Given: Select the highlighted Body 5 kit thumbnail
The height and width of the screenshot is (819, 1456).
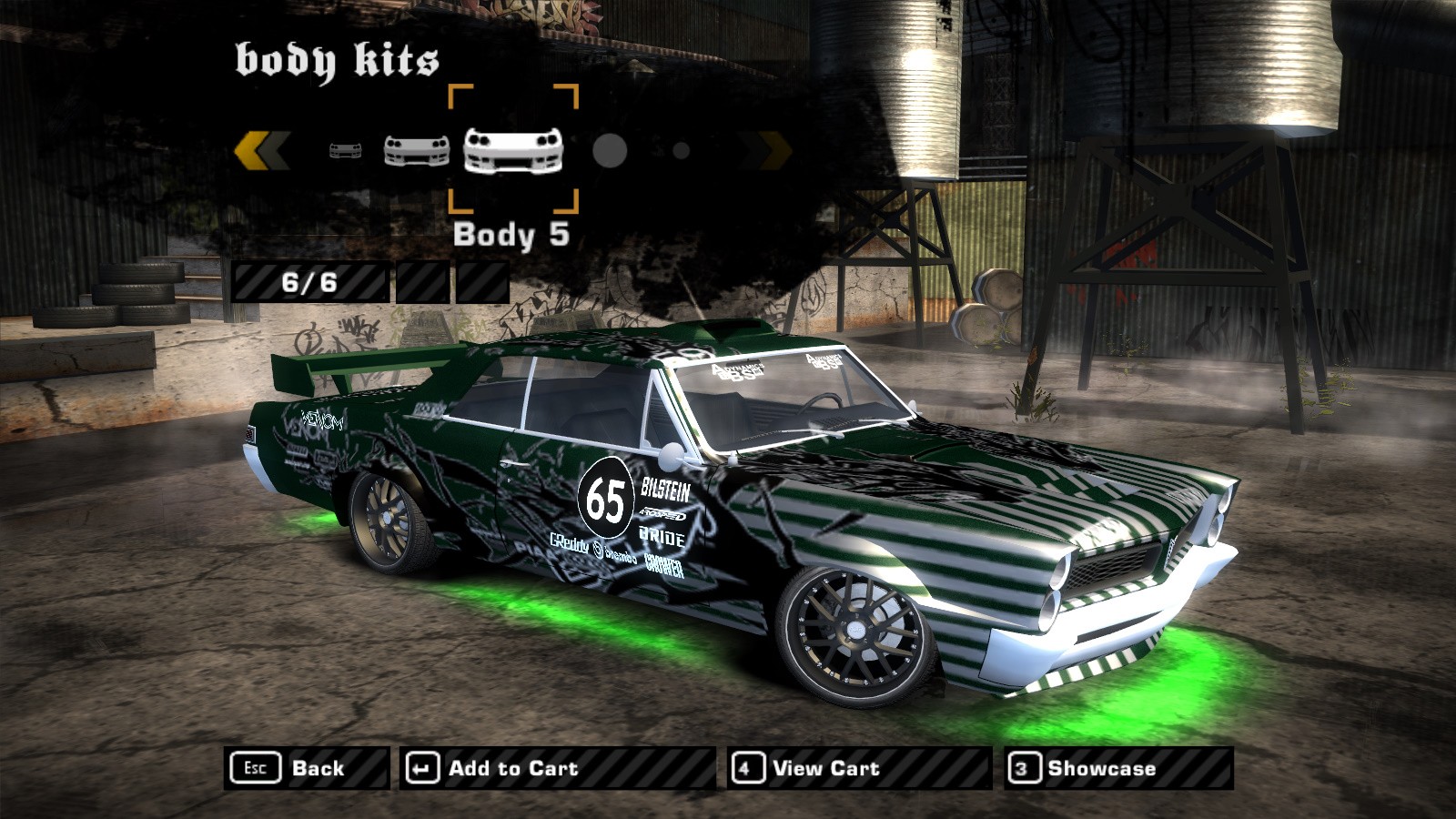Looking at the screenshot, I should pyautogui.click(x=513, y=150).
